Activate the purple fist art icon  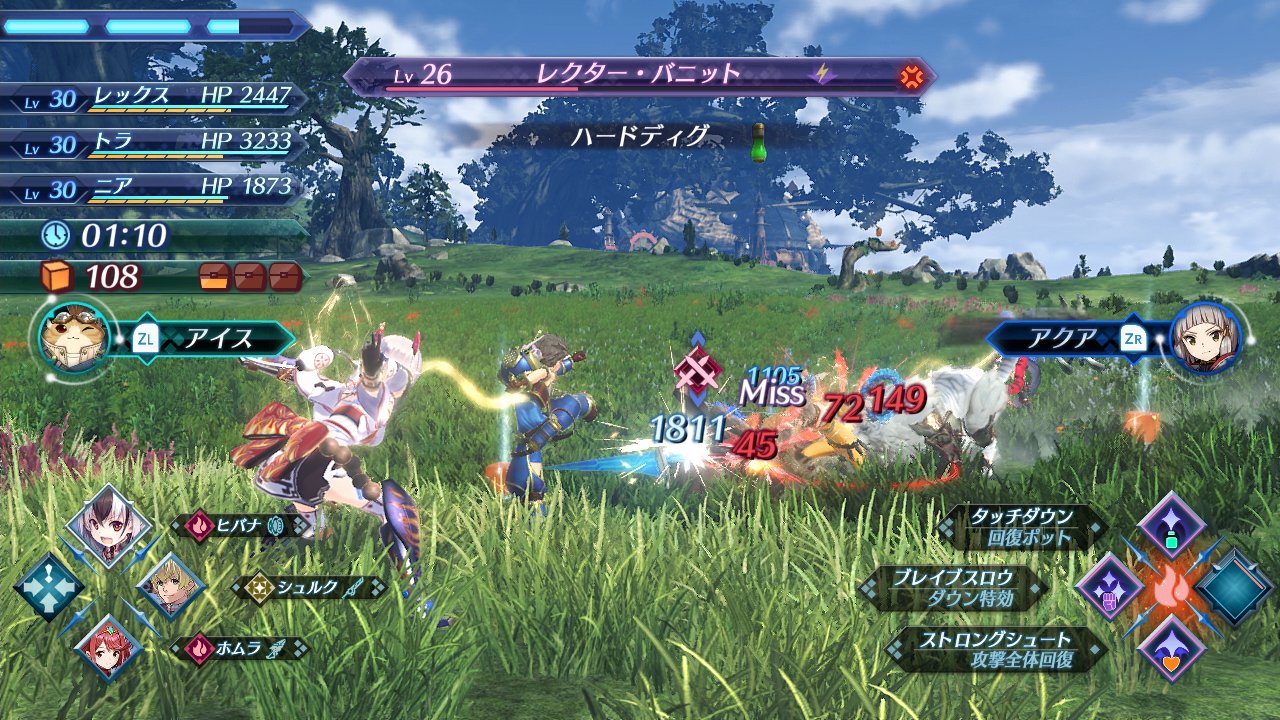click(1109, 587)
